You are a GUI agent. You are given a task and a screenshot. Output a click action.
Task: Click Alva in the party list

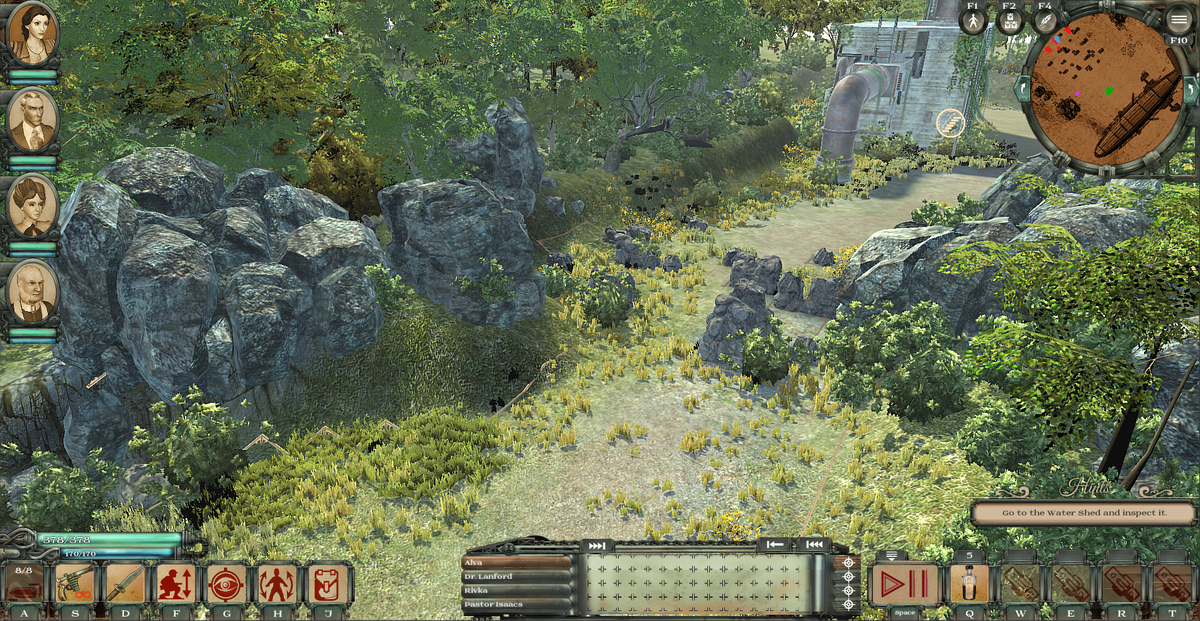[x=516, y=563]
